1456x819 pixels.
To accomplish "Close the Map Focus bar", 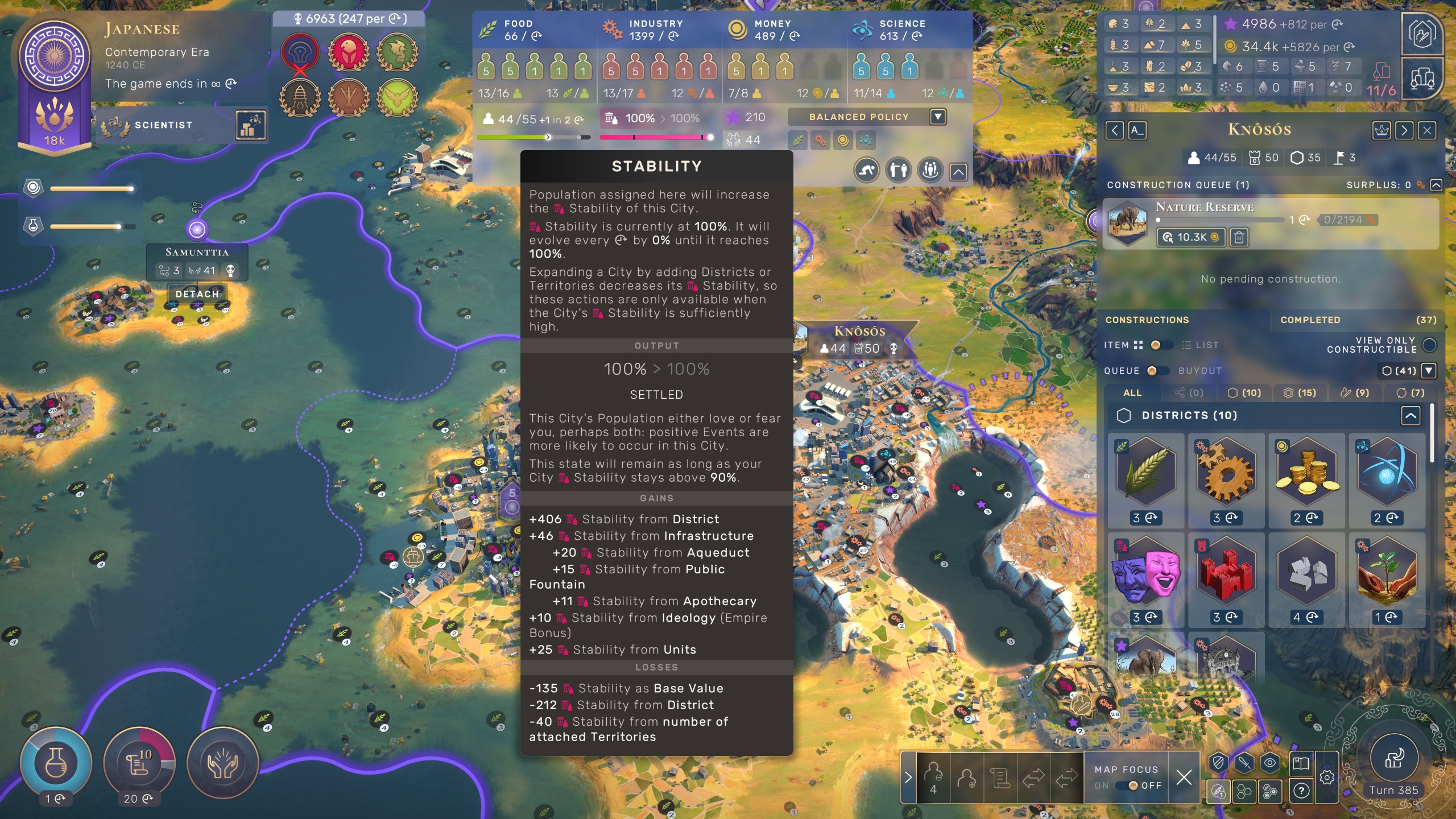I will tap(1184, 777).
